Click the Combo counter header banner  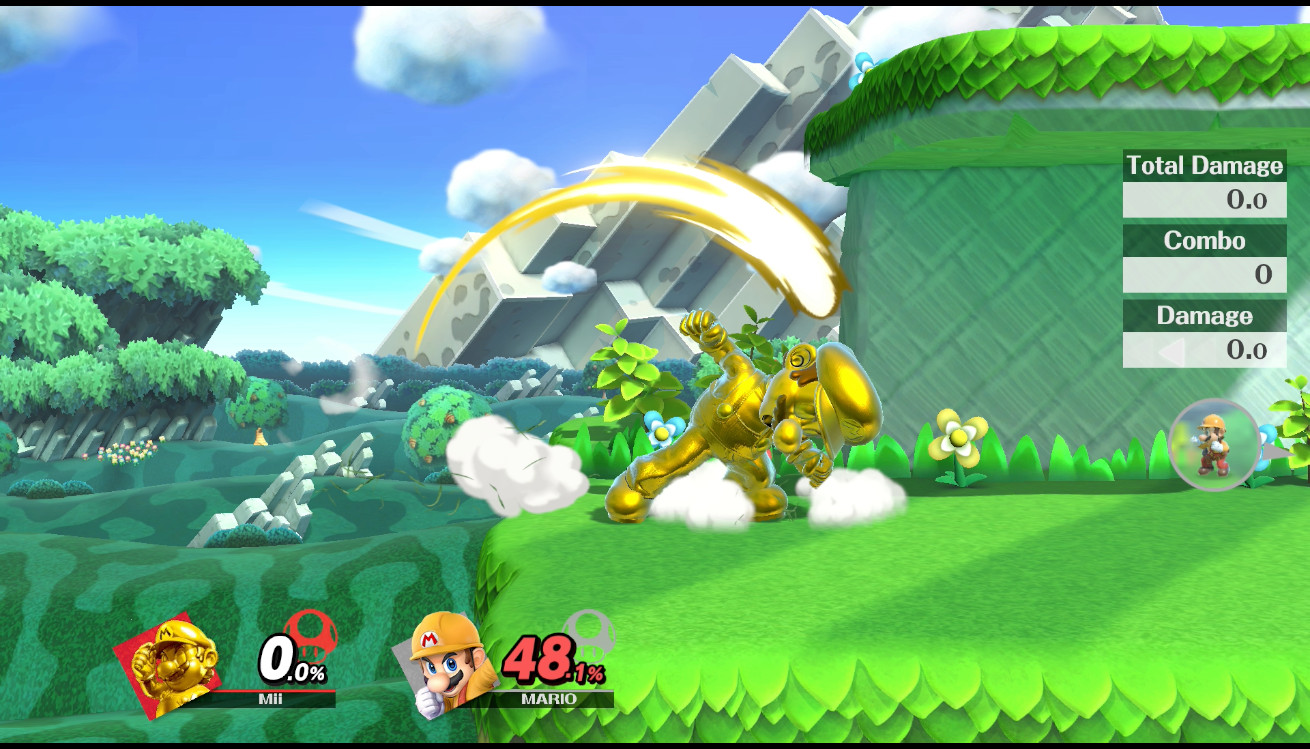pyautogui.click(x=1204, y=240)
